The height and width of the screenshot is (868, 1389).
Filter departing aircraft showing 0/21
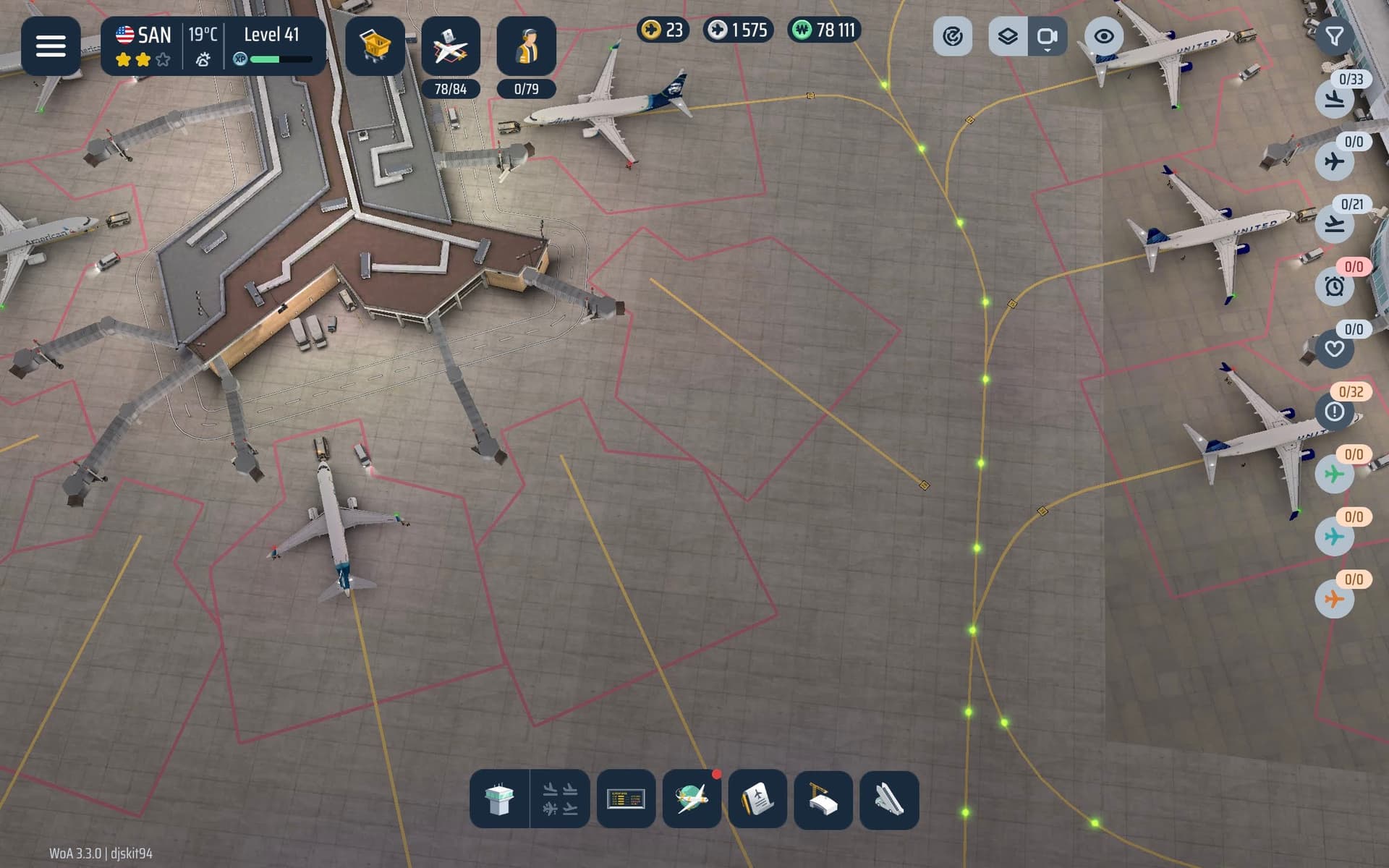pyautogui.click(x=1335, y=224)
